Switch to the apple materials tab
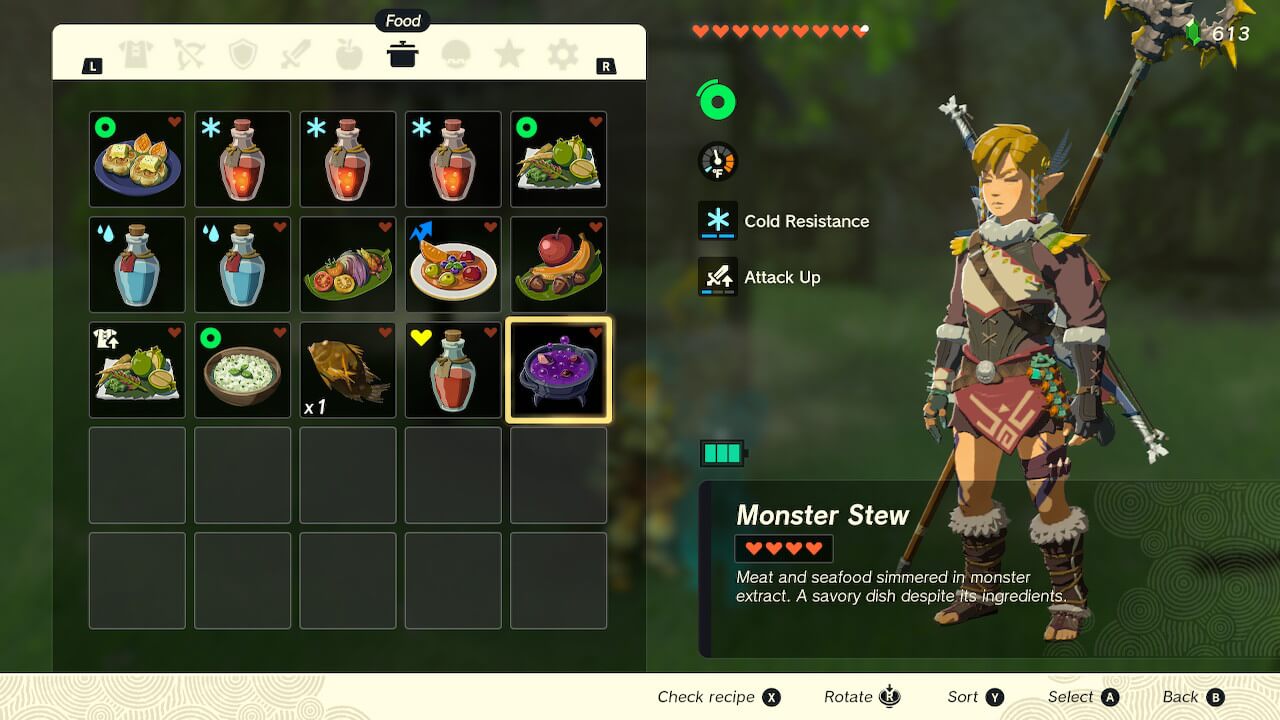This screenshot has height=720, width=1280. tap(349, 54)
